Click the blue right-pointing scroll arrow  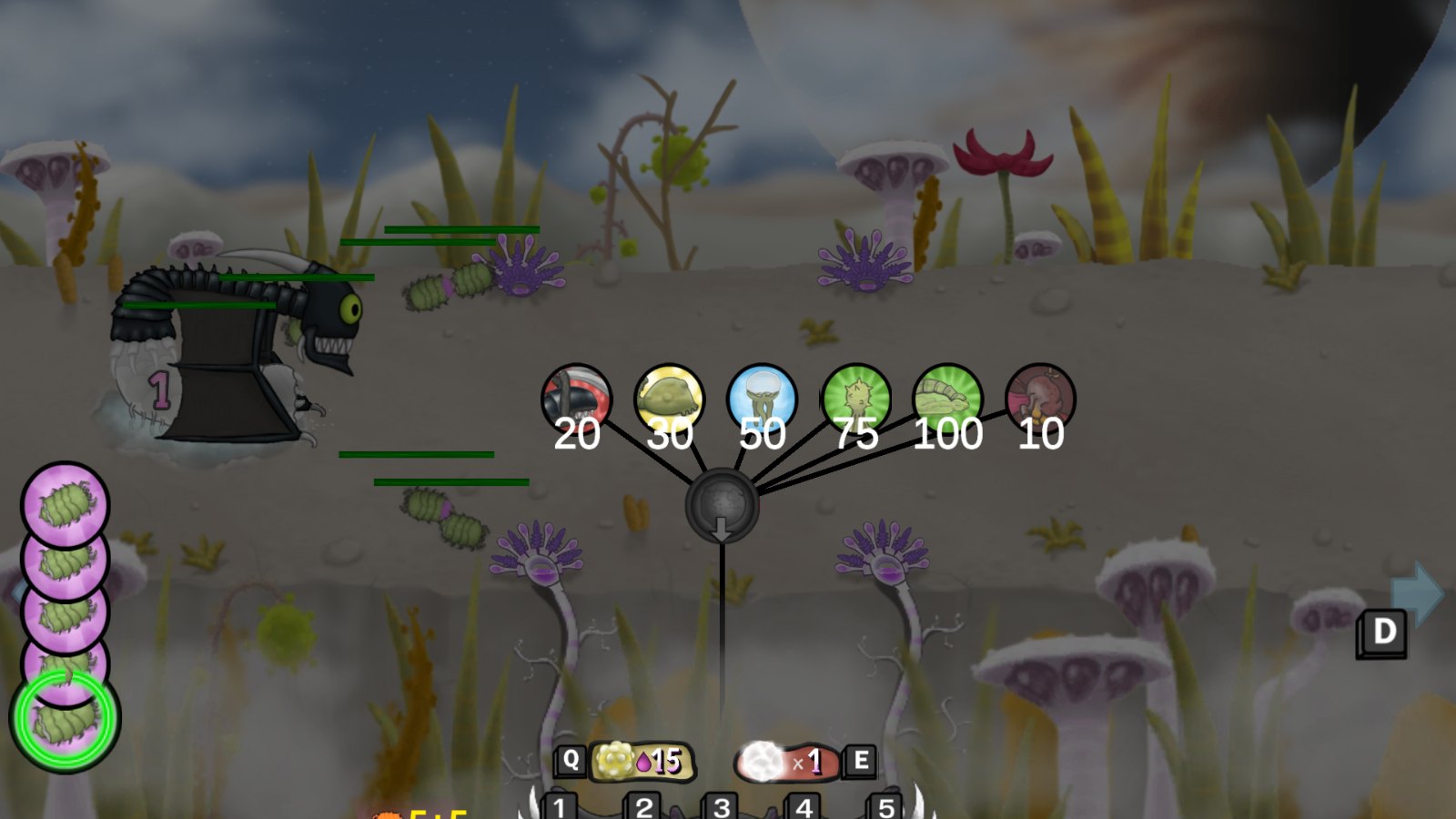(x=1418, y=592)
